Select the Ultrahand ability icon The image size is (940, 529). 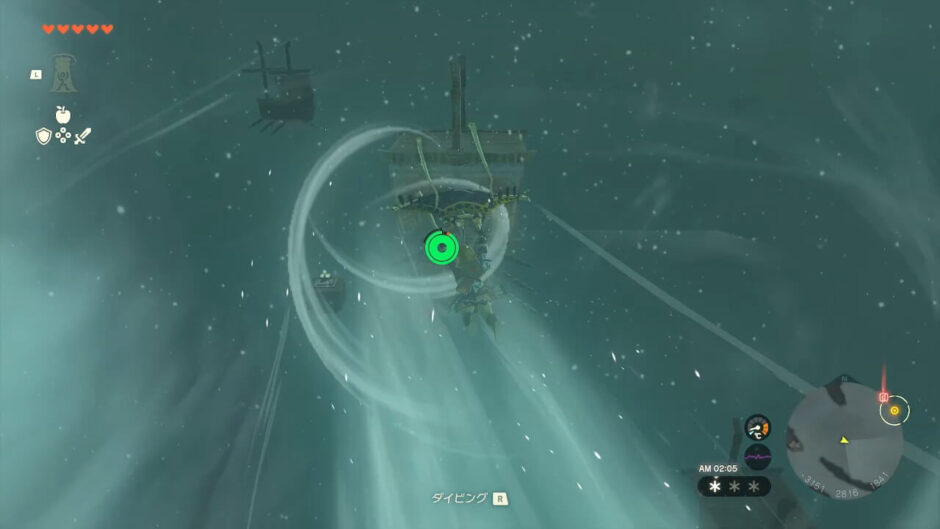(x=63, y=74)
